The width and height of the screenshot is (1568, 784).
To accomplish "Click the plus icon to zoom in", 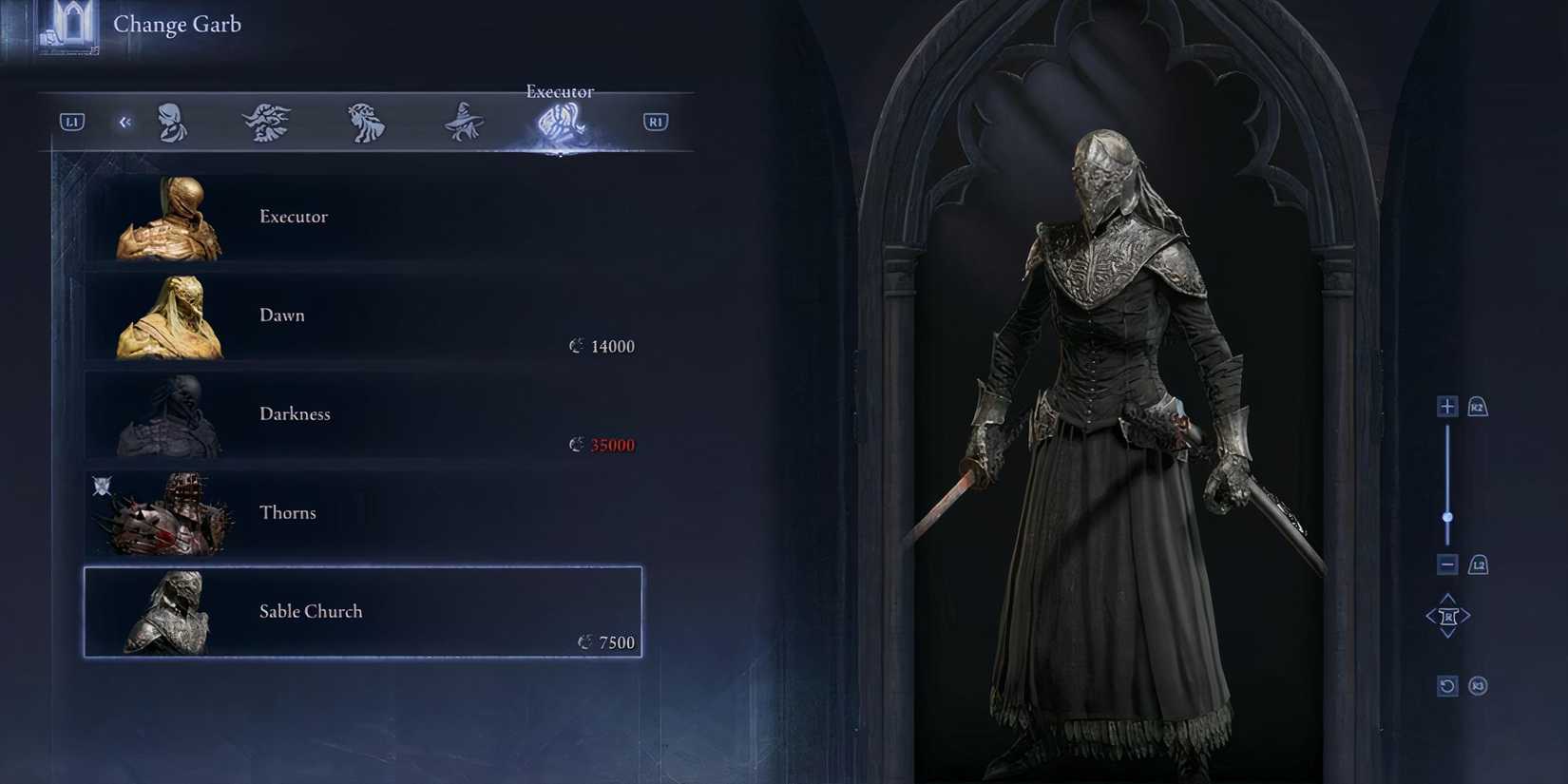I will click(1447, 406).
